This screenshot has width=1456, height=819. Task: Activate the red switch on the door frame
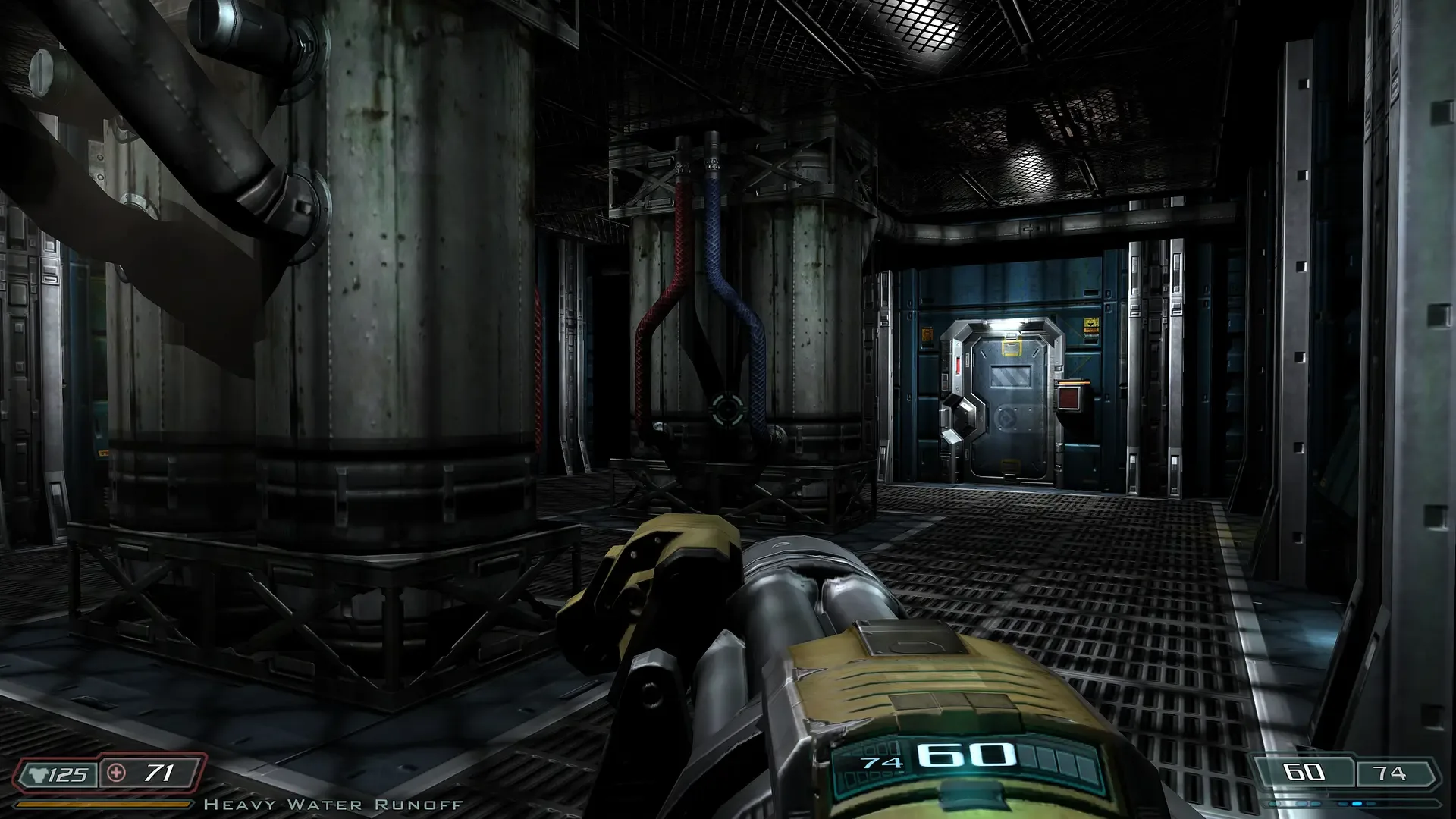coord(958,364)
